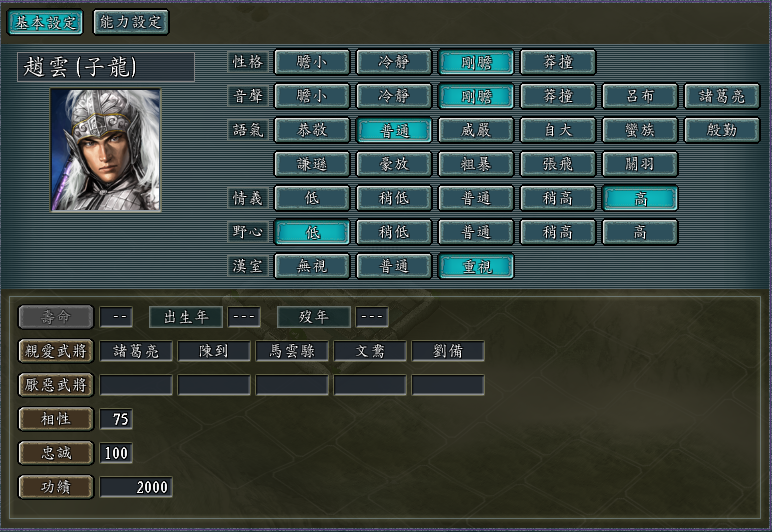
Task: Select the 基本設定 tab
Action: [45, 22]
